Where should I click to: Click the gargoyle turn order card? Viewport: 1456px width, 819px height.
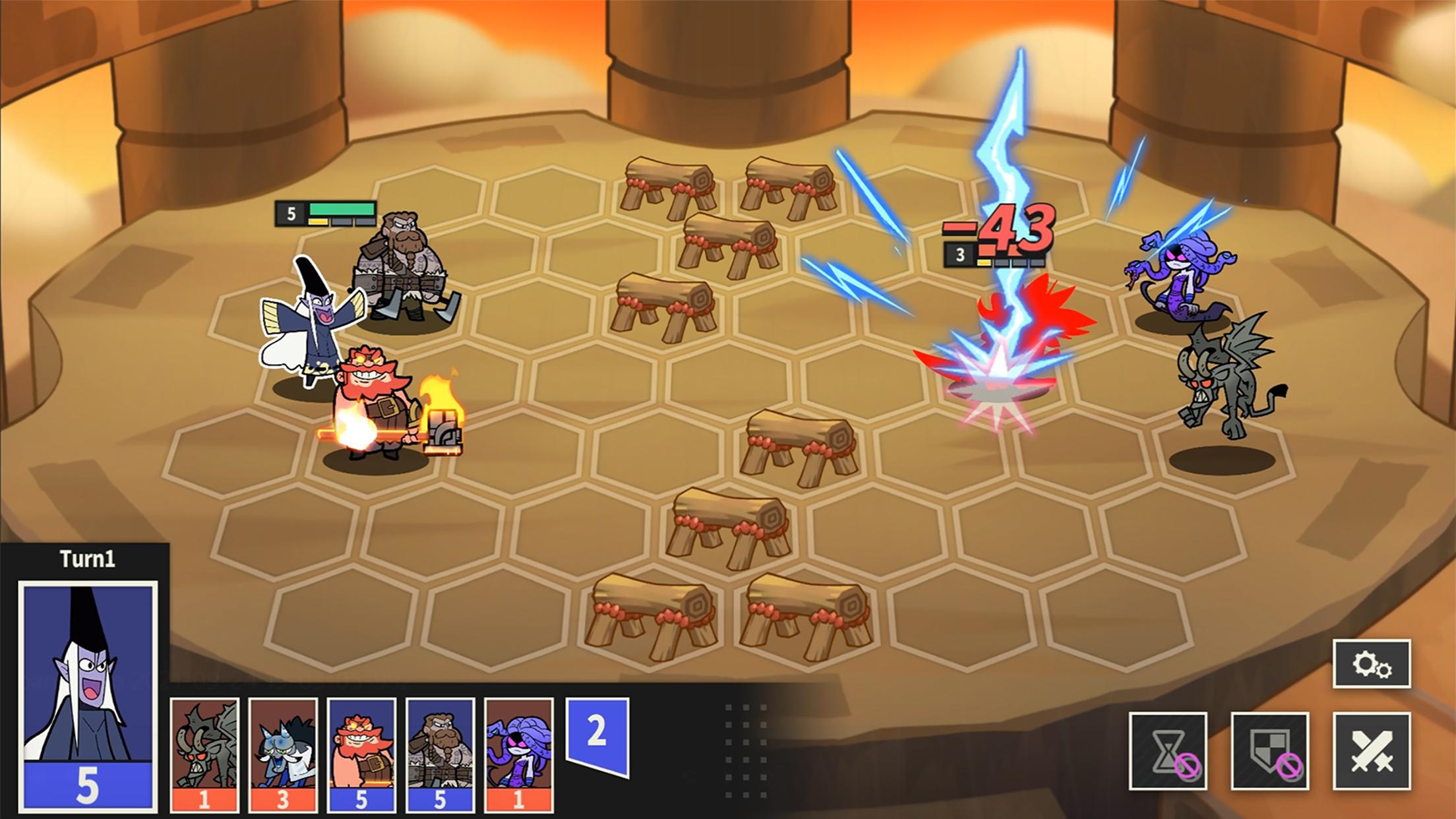[x=204, y=755]
